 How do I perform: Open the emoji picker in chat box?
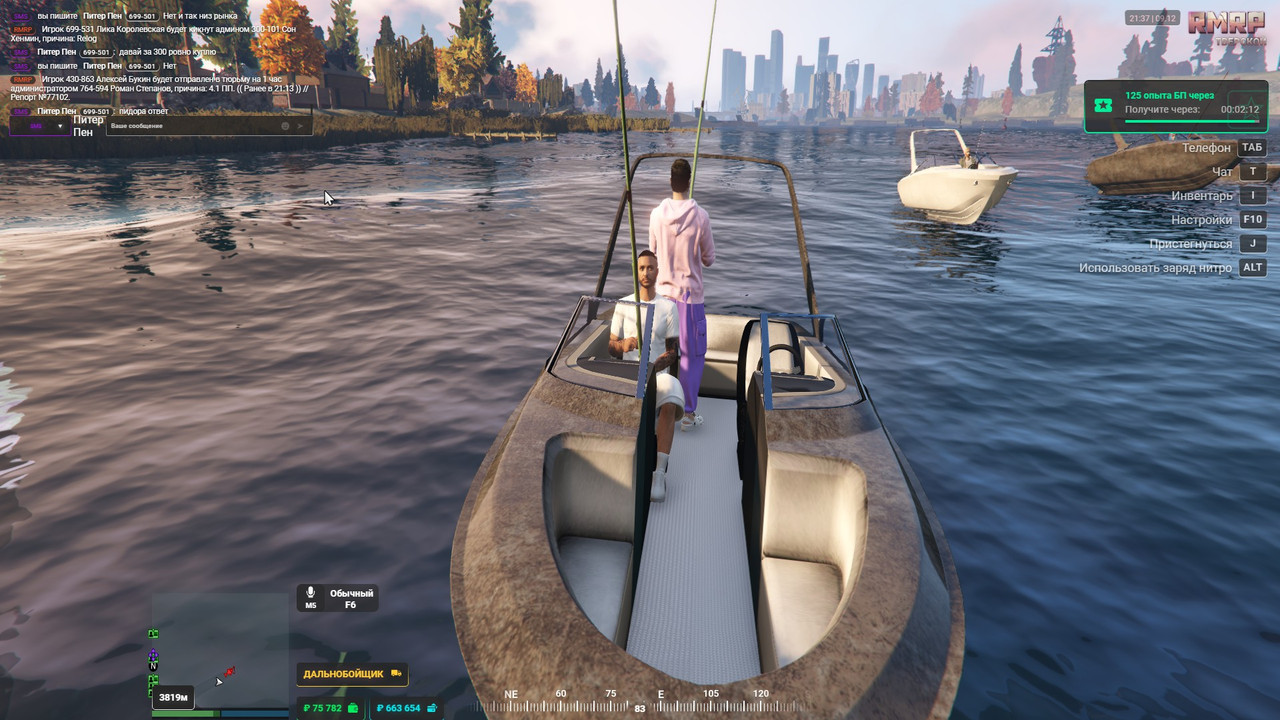tap(285, 126)
